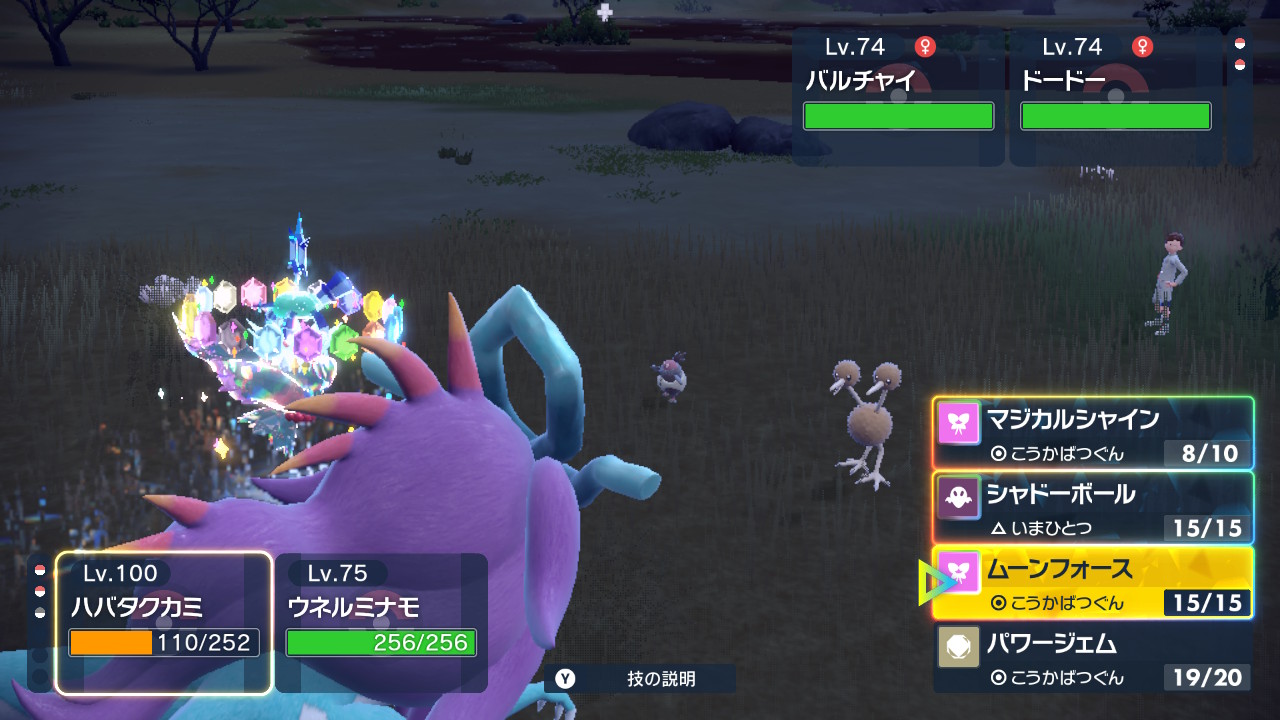Use the highlighted ムーンフォース move
This screenshot has height=720, width=1280.
[1093, 583]
